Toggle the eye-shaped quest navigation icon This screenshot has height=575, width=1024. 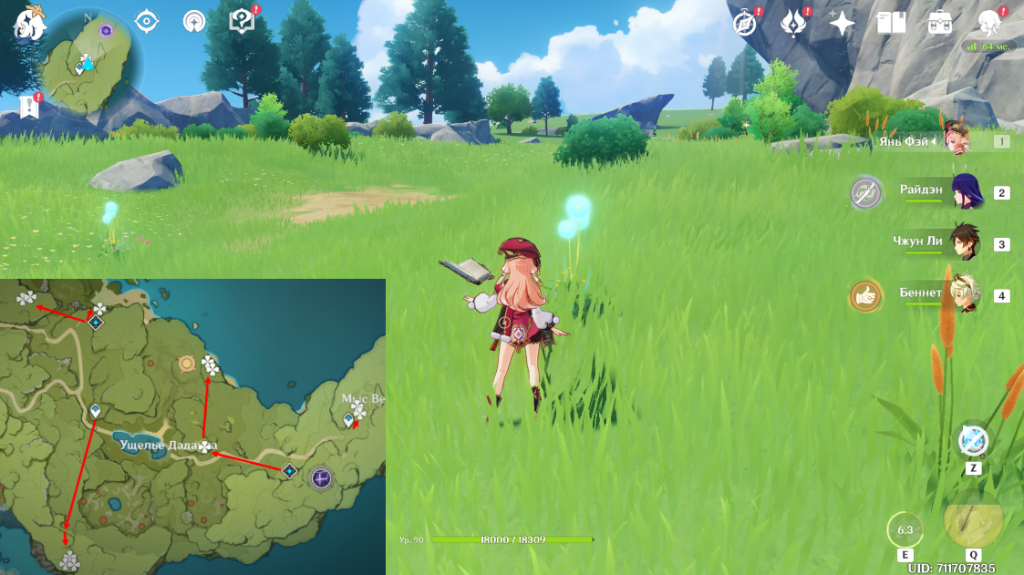(x=147, y=21)
